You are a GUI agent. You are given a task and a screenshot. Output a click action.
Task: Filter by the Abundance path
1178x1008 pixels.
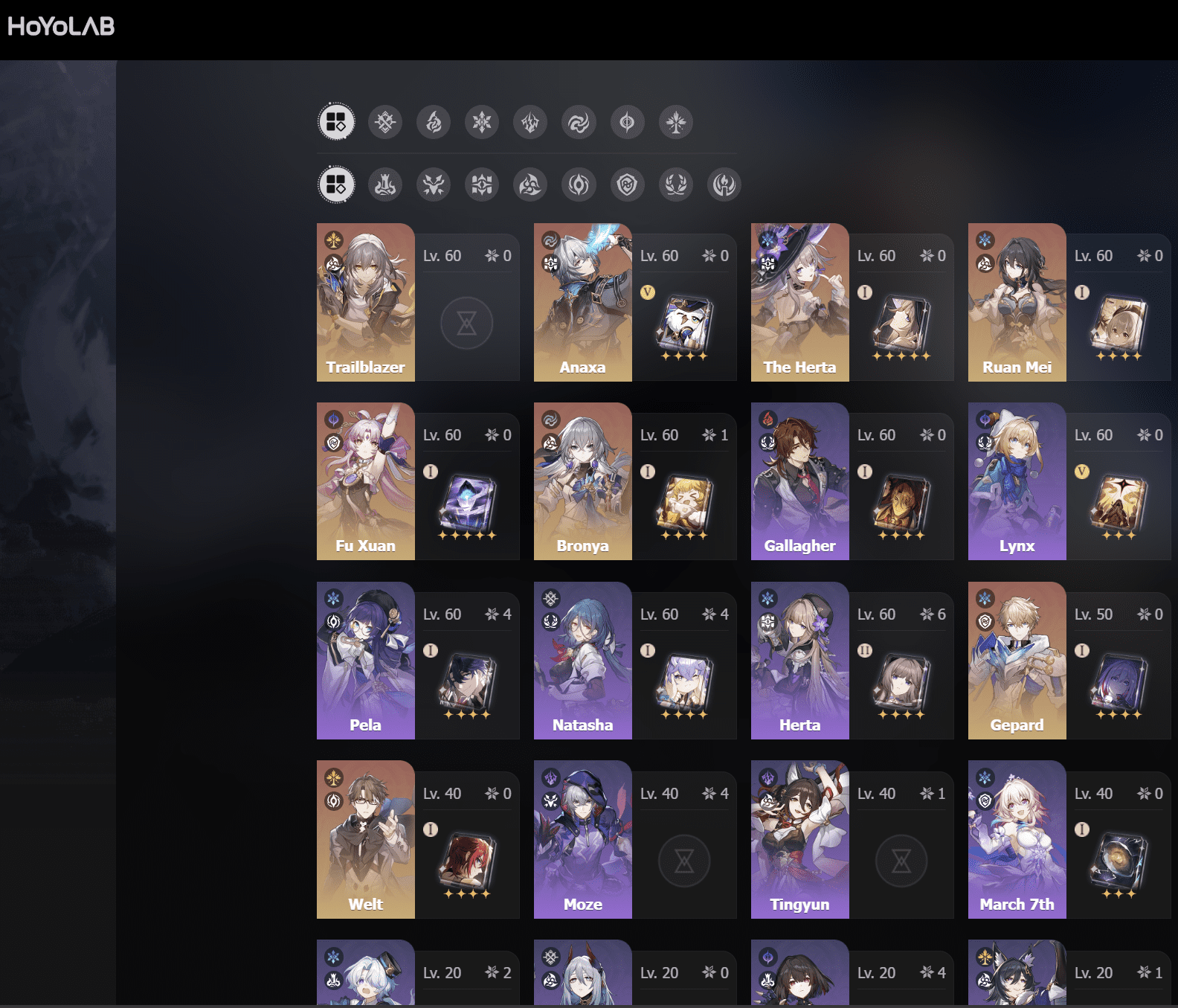pos(675,184)
